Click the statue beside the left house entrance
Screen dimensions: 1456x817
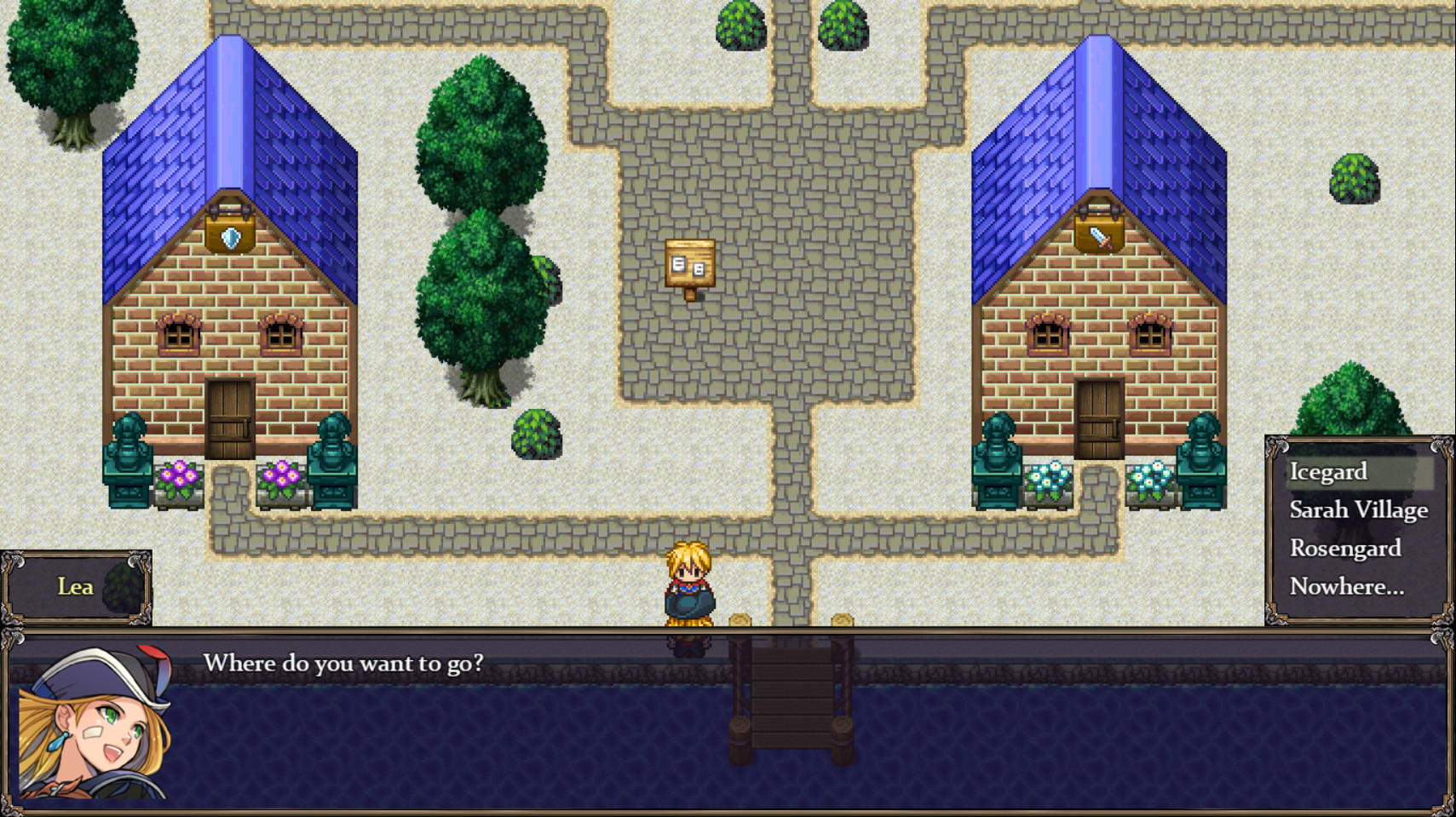pyautogui.click(x=129, y=452)
